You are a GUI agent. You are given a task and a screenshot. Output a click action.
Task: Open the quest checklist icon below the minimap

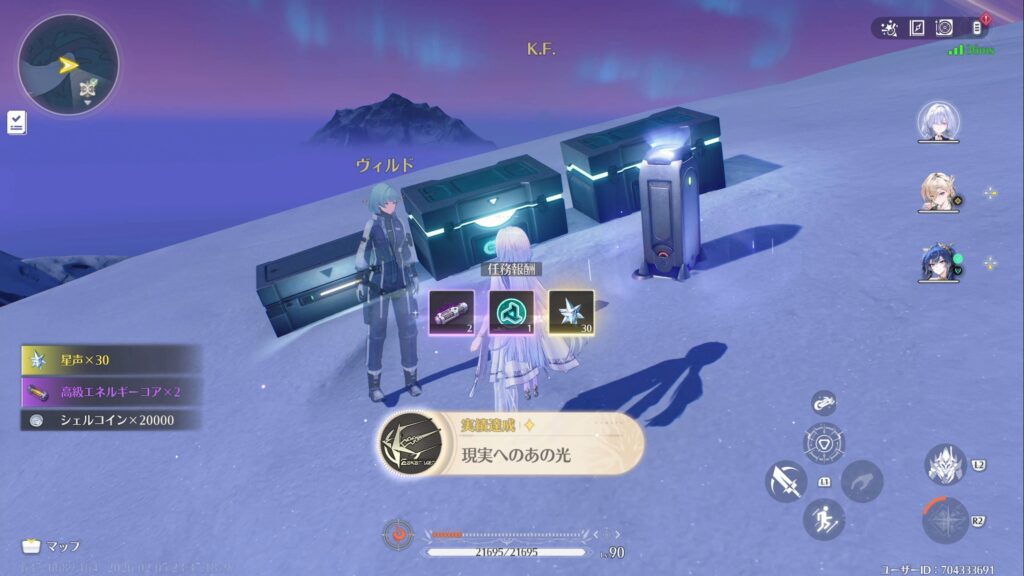(x=17, y=122)
